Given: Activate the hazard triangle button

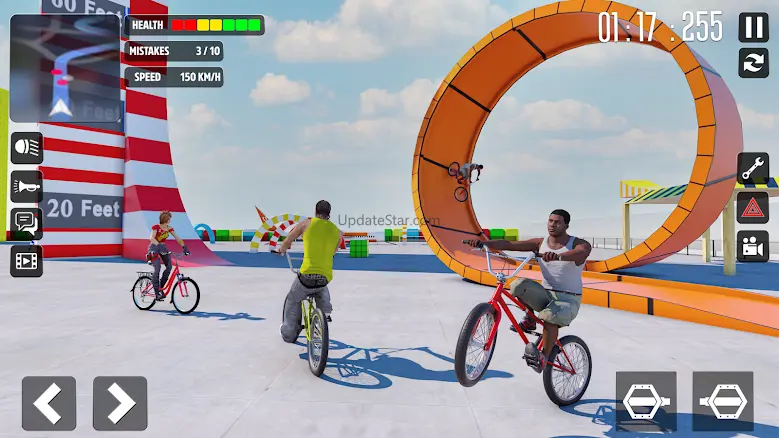Looking at the screenshot, I should [x=753, y=207].
